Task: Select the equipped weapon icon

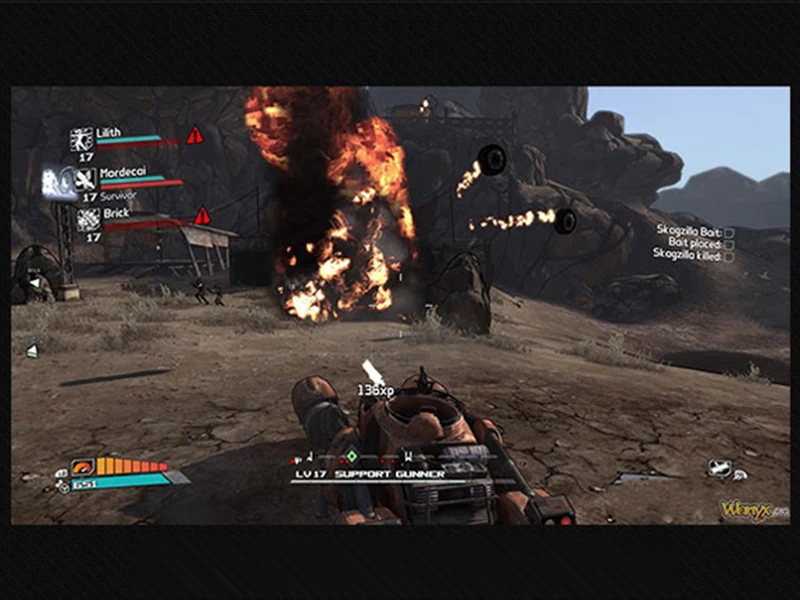Action: click(x=719, y=466)
